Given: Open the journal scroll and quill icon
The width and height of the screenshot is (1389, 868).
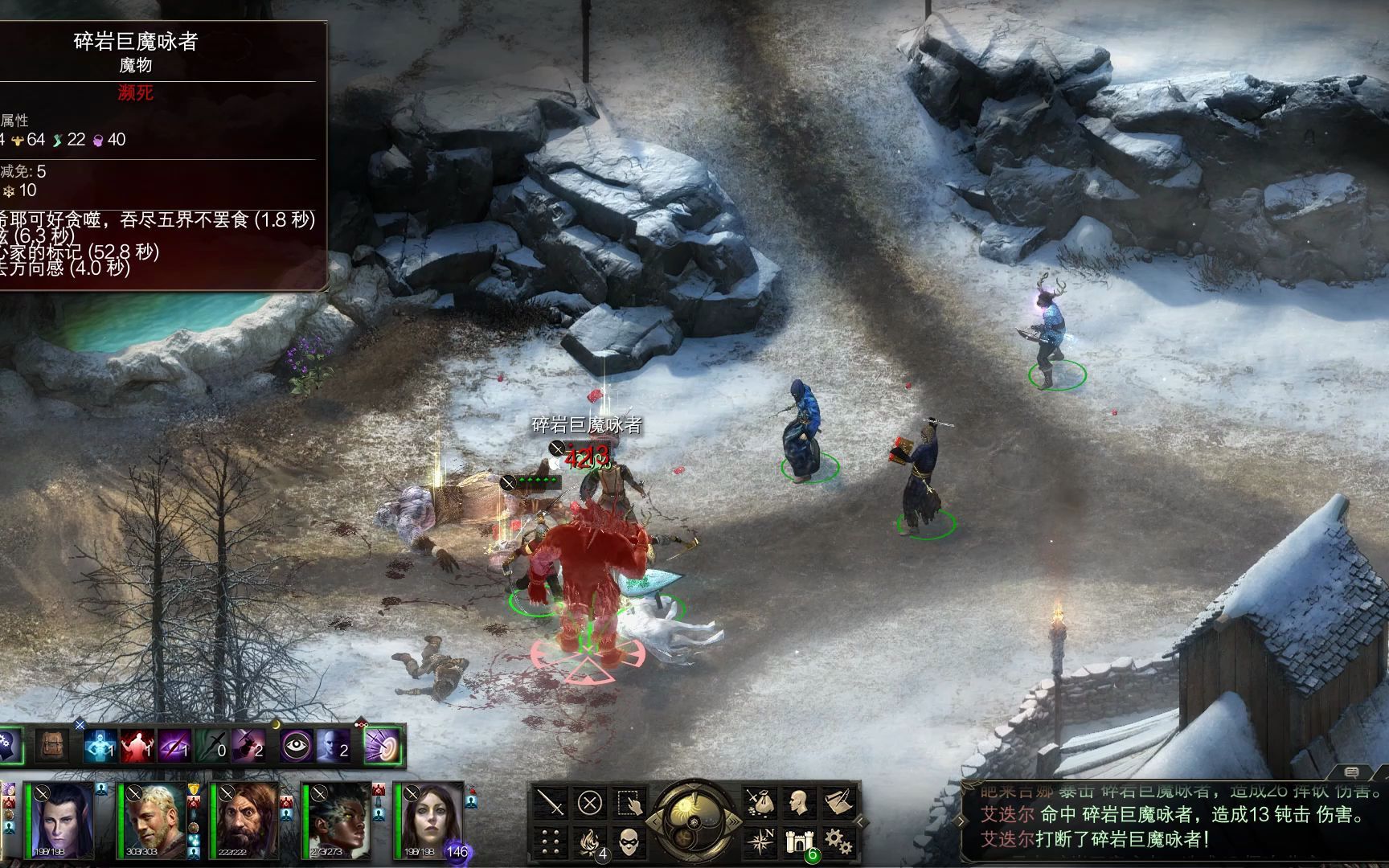Looking at the screenshot, I should pyautogui.click(x=838, y=802).
